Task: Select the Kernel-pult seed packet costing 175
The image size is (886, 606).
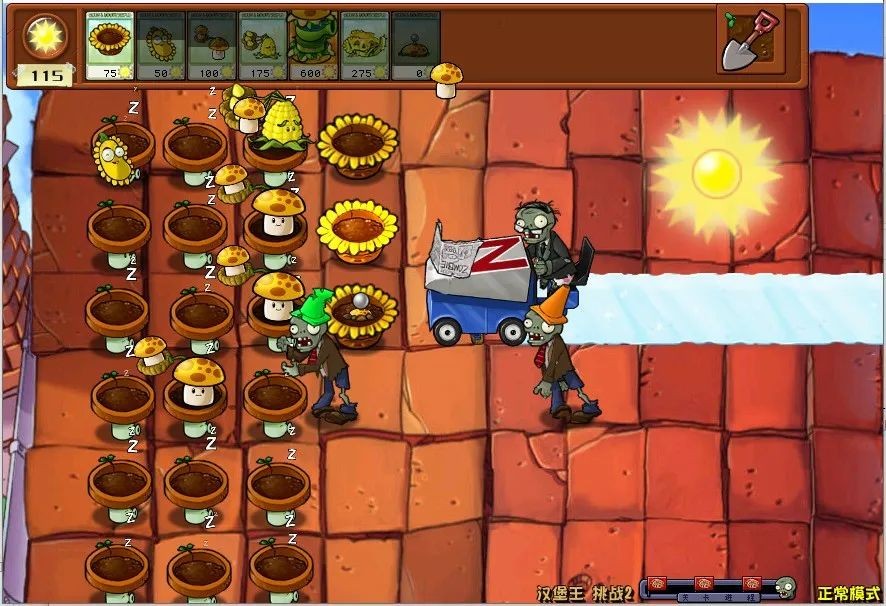Action: point(263,46)
